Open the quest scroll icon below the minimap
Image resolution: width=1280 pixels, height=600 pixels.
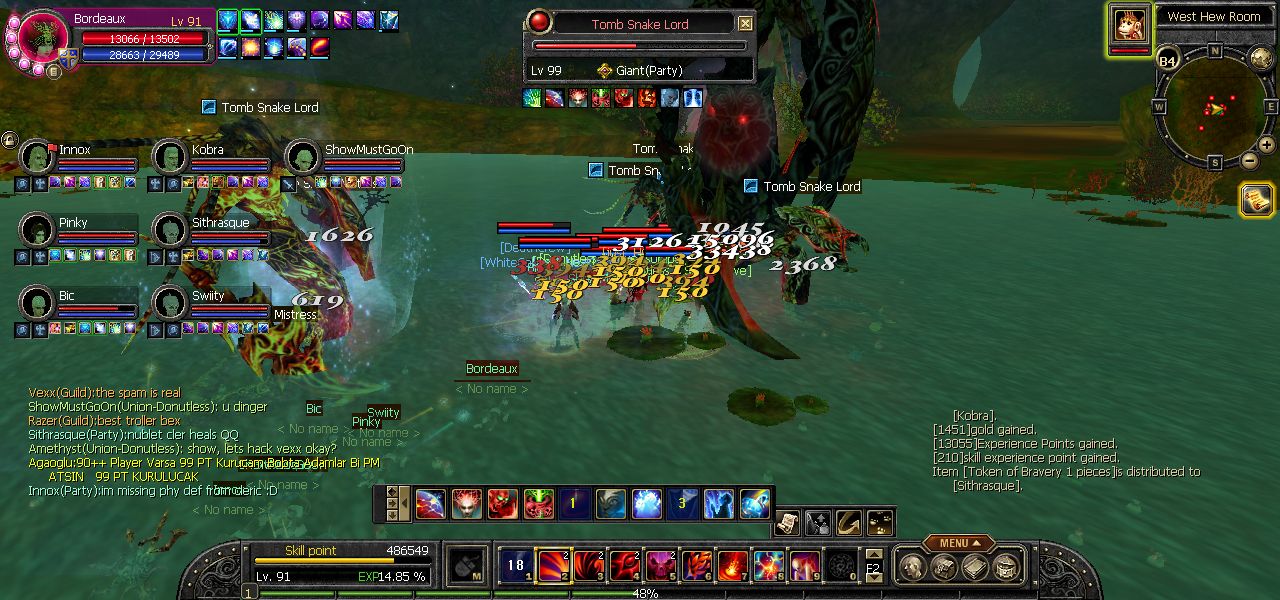[x=1257, y=199]
